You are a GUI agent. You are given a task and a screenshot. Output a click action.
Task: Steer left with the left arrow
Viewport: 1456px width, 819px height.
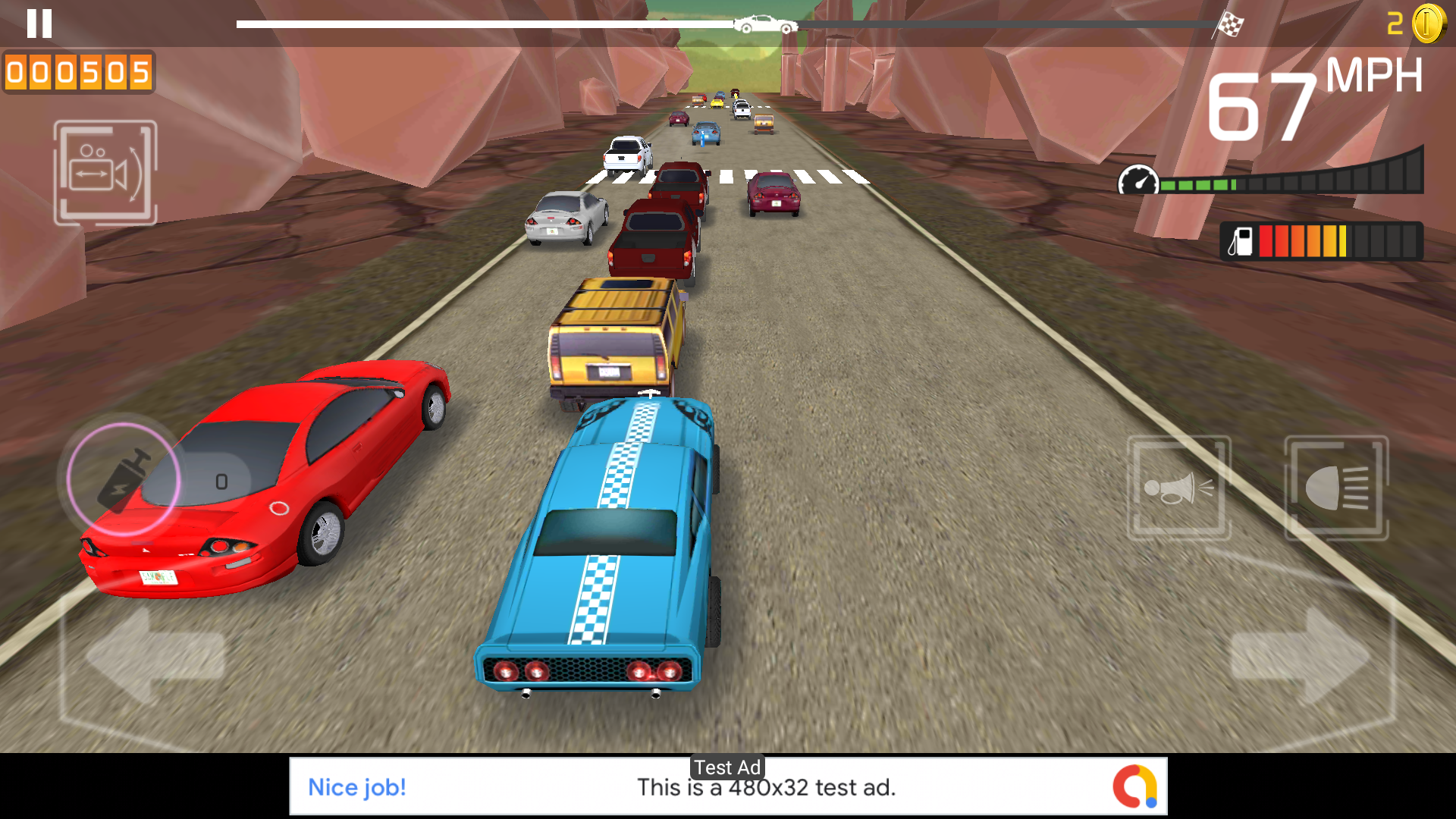click(x=155, y=655)
